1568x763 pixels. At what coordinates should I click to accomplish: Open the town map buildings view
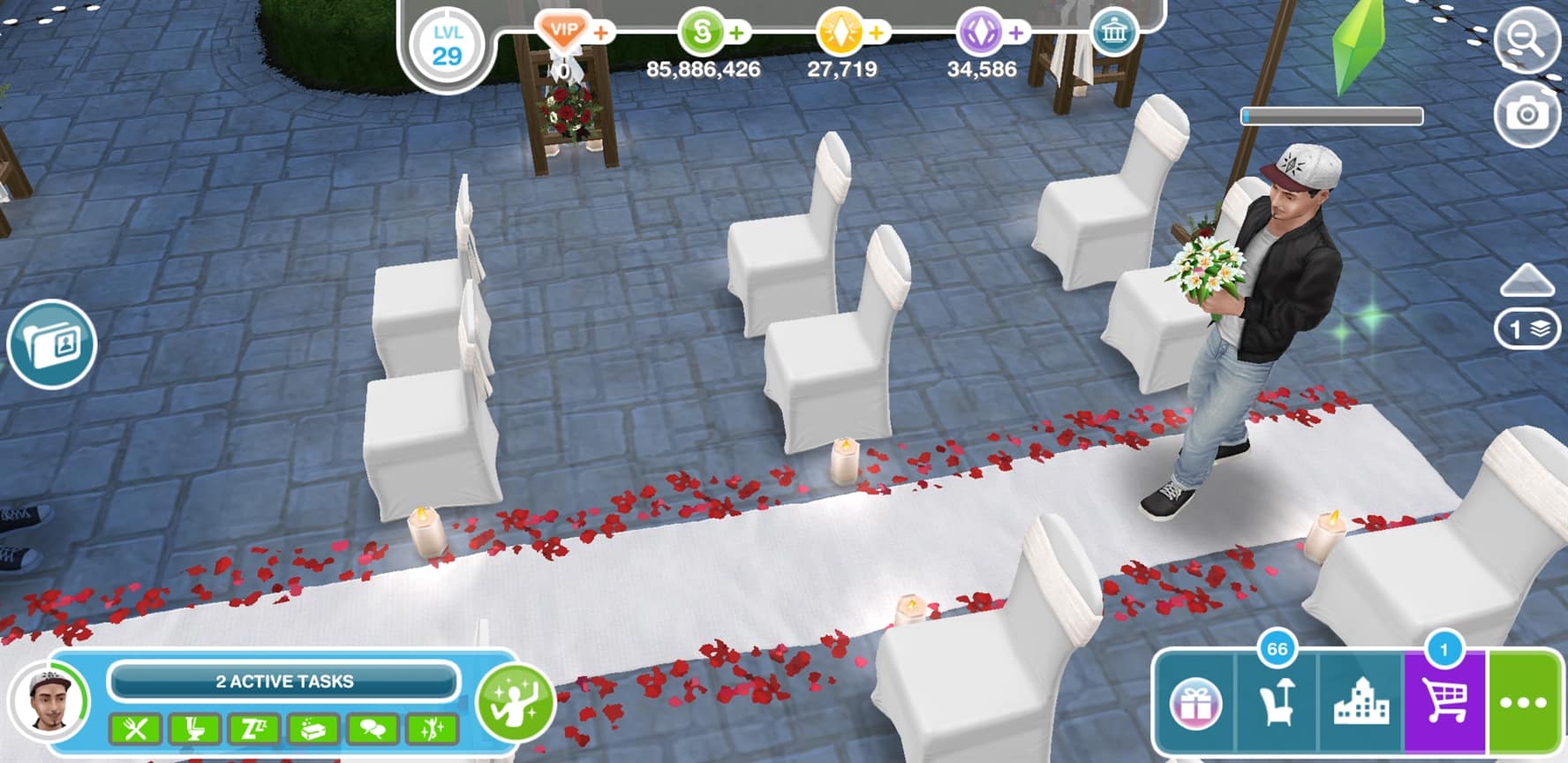(x=1360, y=704)
